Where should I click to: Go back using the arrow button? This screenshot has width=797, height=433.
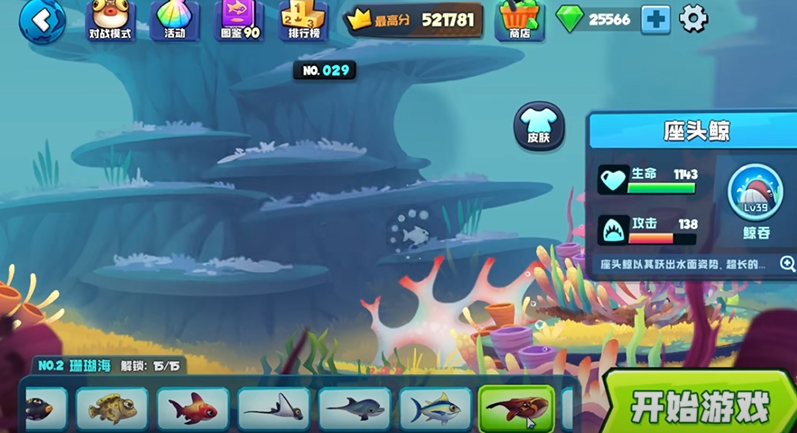click(x=41, y=19)
